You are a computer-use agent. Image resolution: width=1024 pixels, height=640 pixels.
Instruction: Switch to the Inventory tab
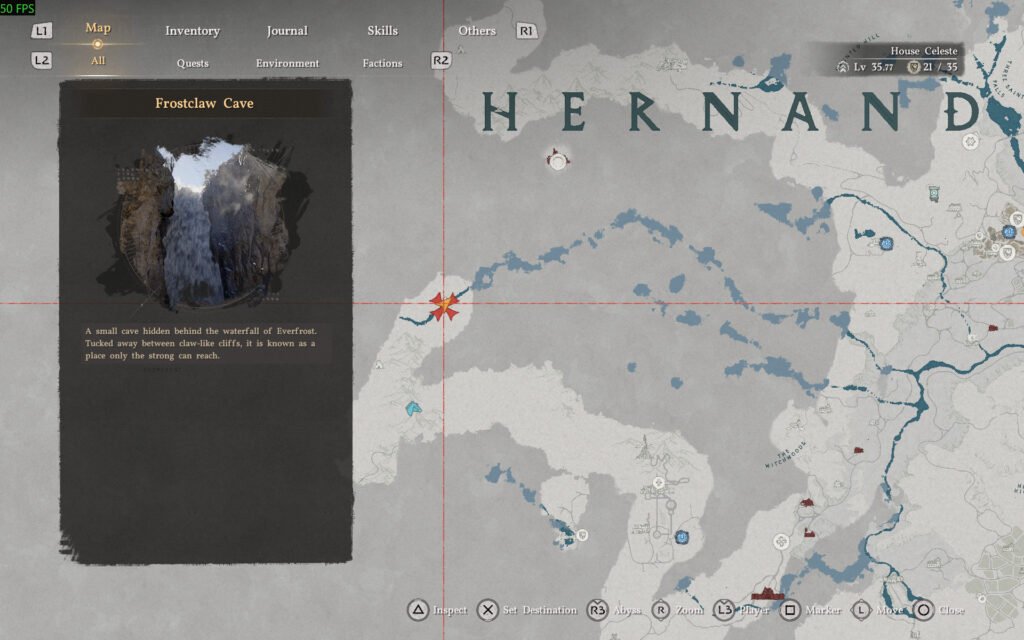point(192,31)
